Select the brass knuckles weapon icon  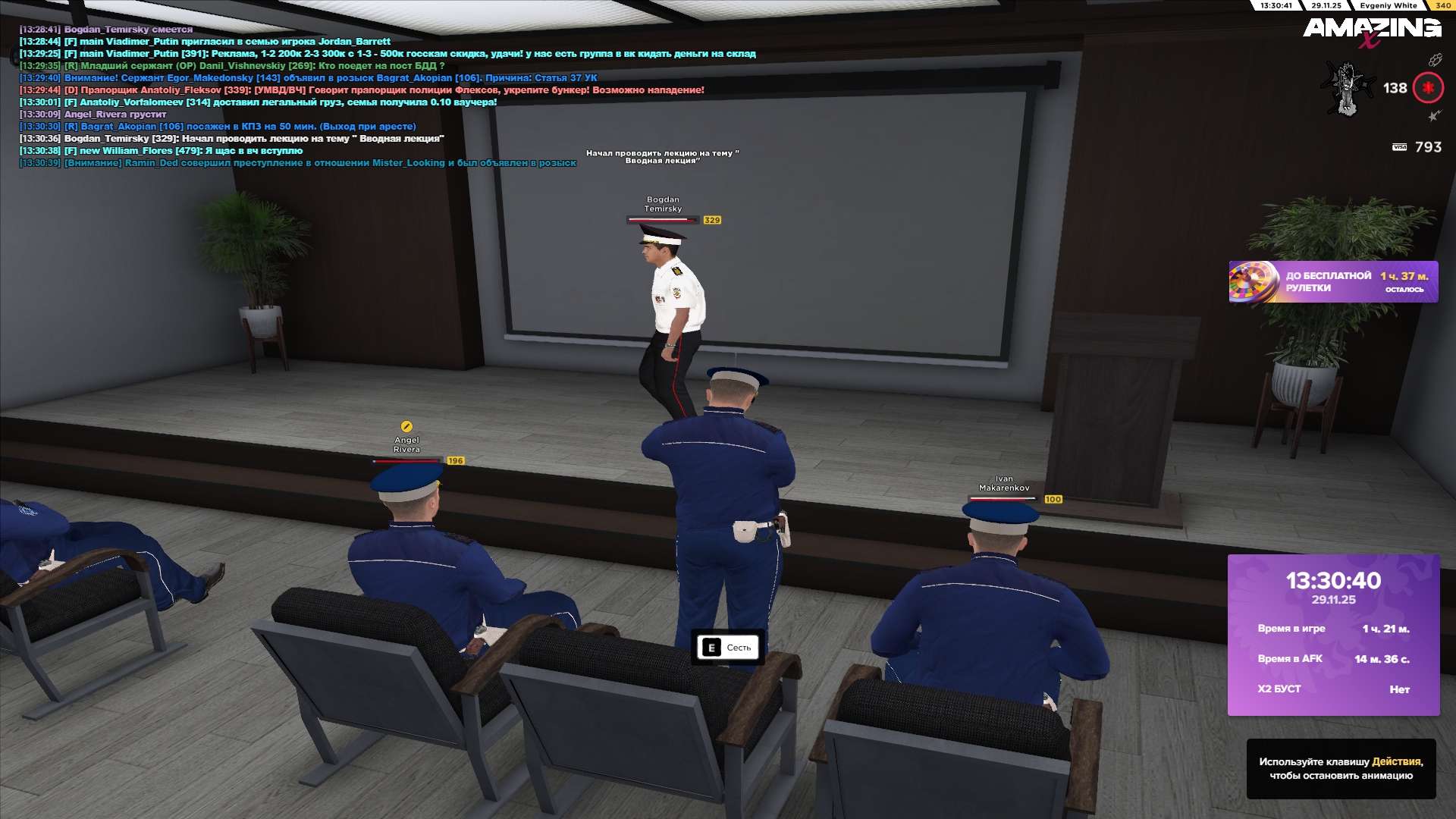[x=1435, y=60]
